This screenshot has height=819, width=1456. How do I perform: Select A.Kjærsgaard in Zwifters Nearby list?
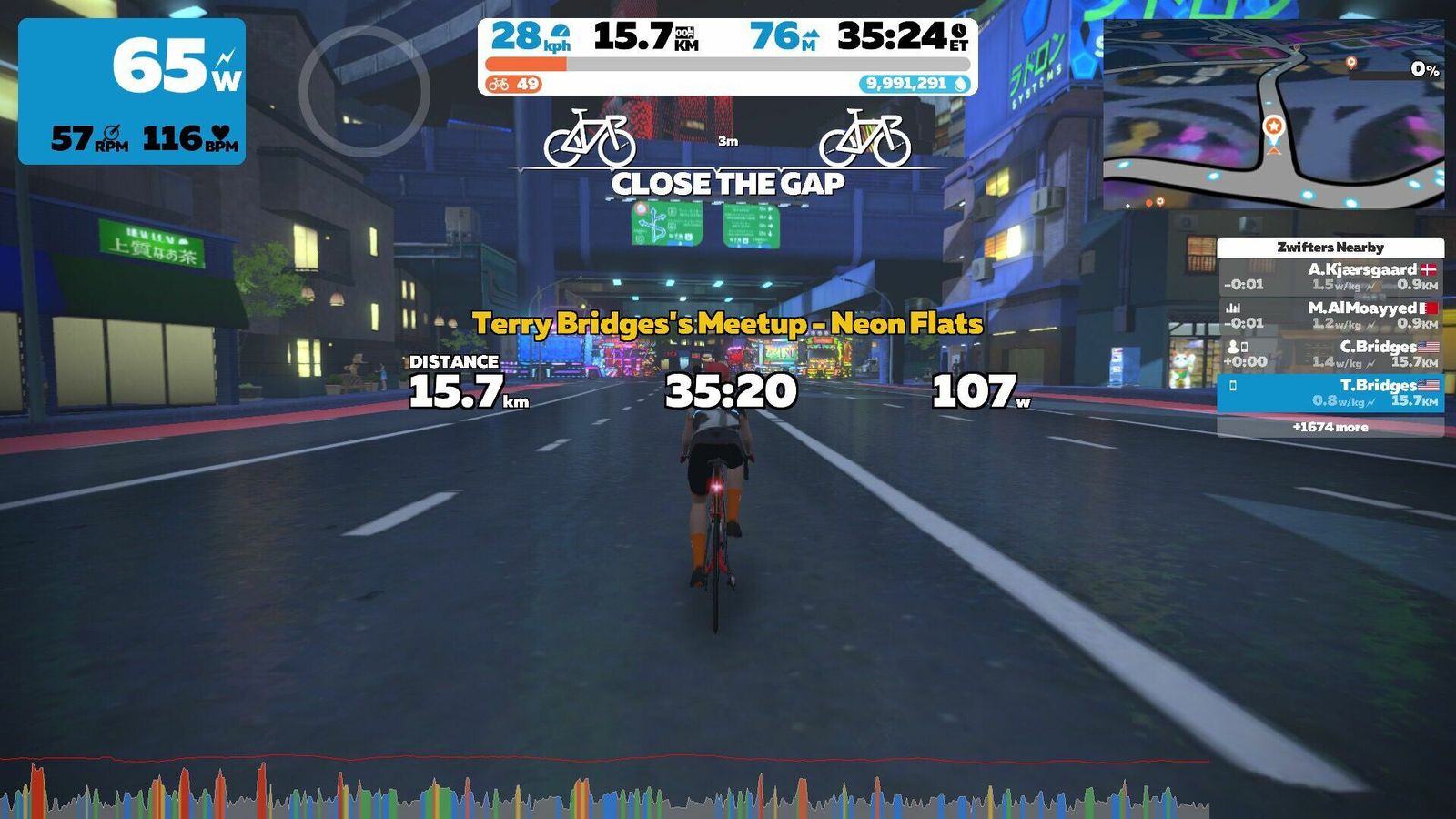(x=1330, y=277)
